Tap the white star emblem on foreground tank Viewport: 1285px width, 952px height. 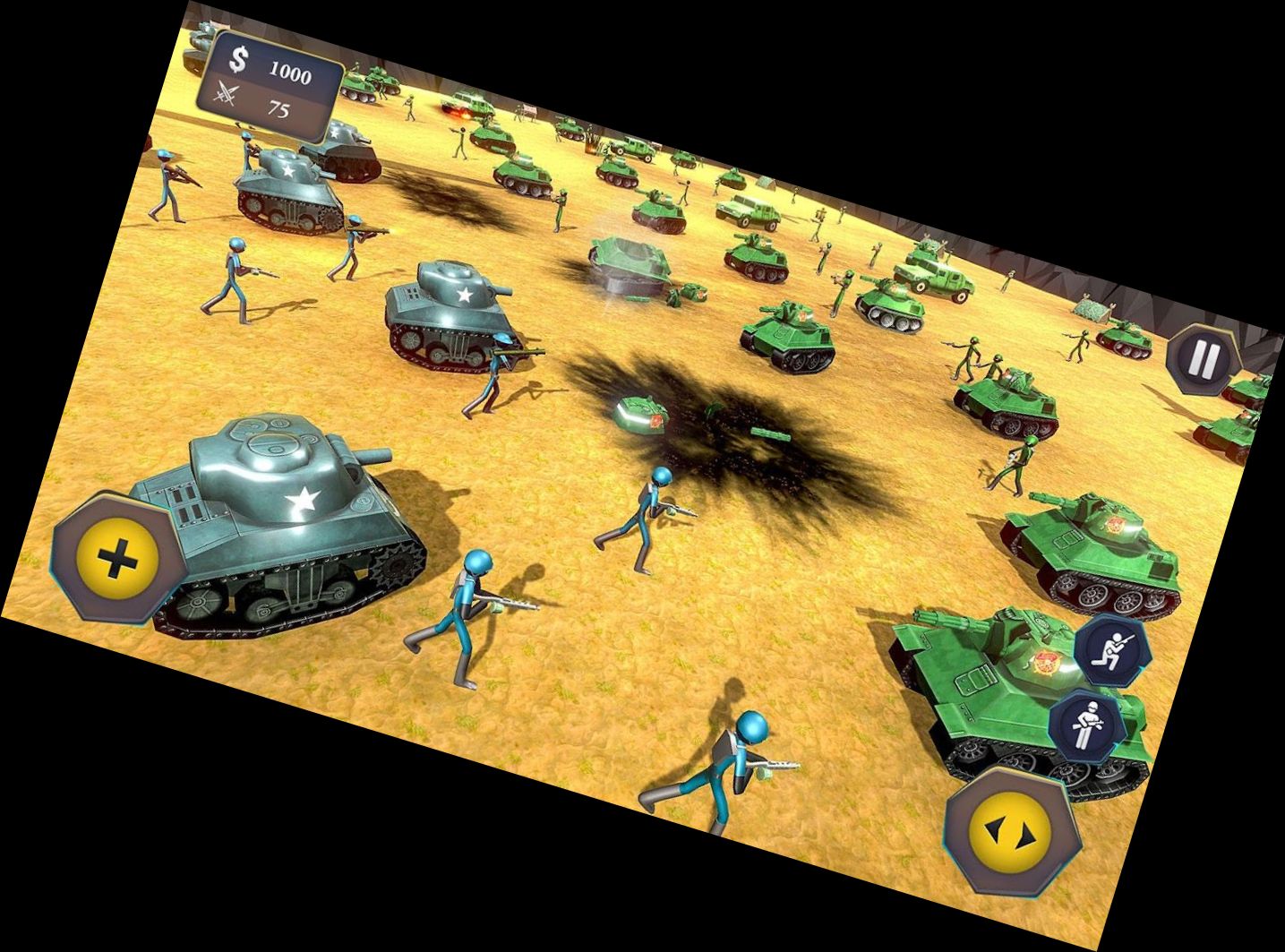coord(303,498)
